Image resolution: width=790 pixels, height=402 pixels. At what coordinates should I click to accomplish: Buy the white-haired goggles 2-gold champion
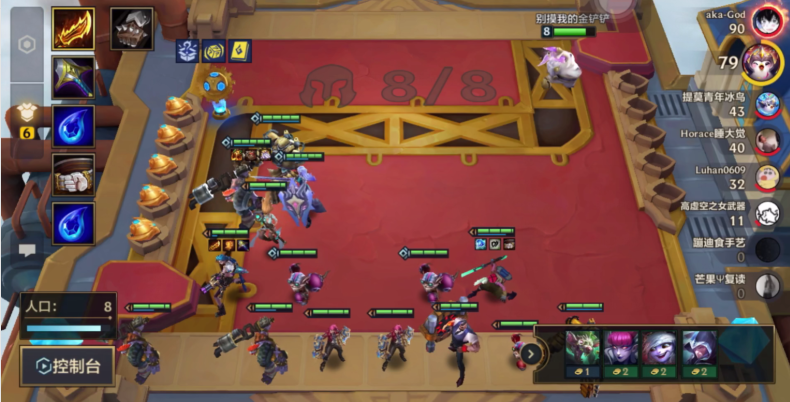(x=660, y=352)
